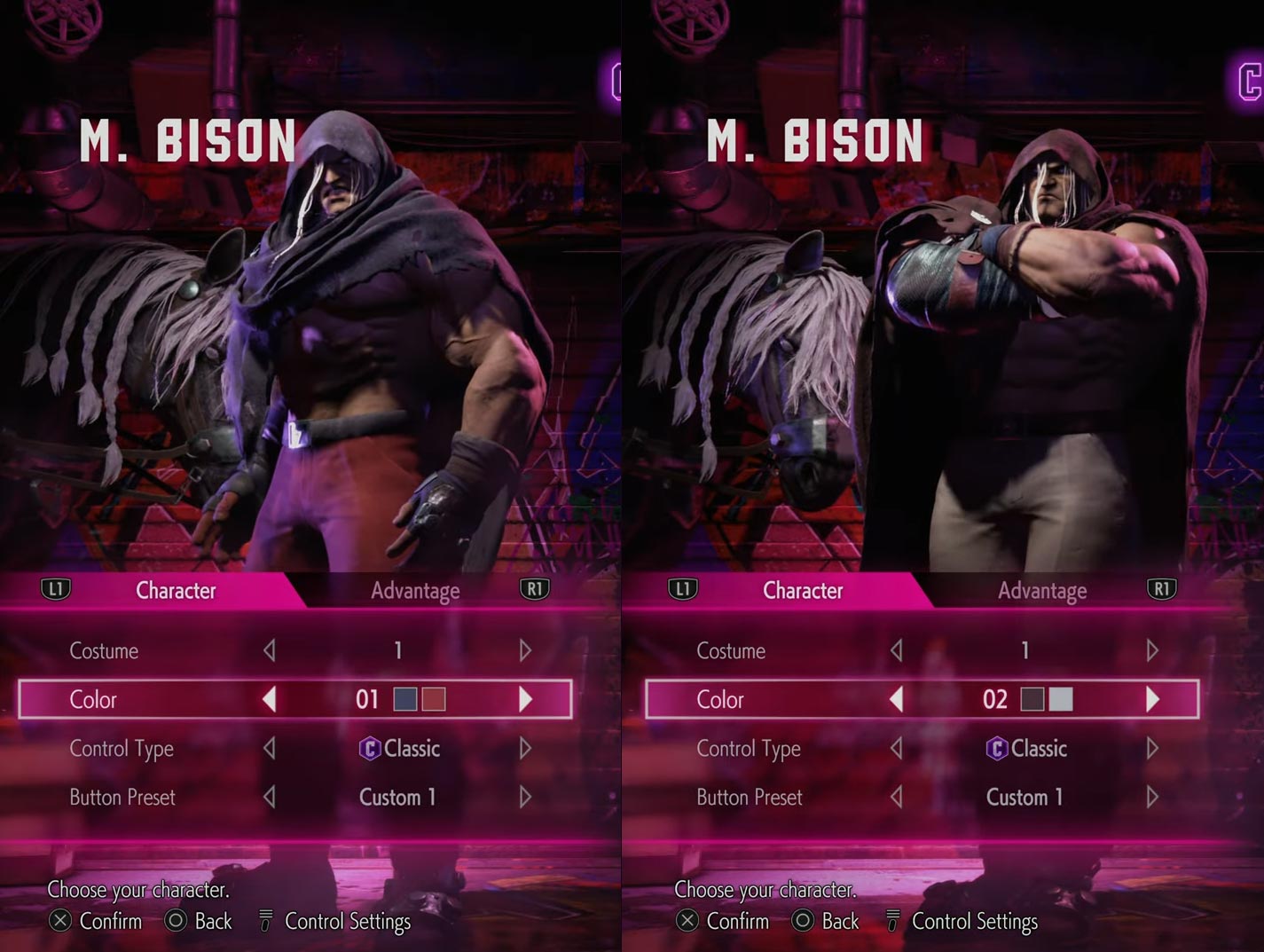Step Control Type to previous option
This screenshot has width=1264, height=952.
(271, 748)
